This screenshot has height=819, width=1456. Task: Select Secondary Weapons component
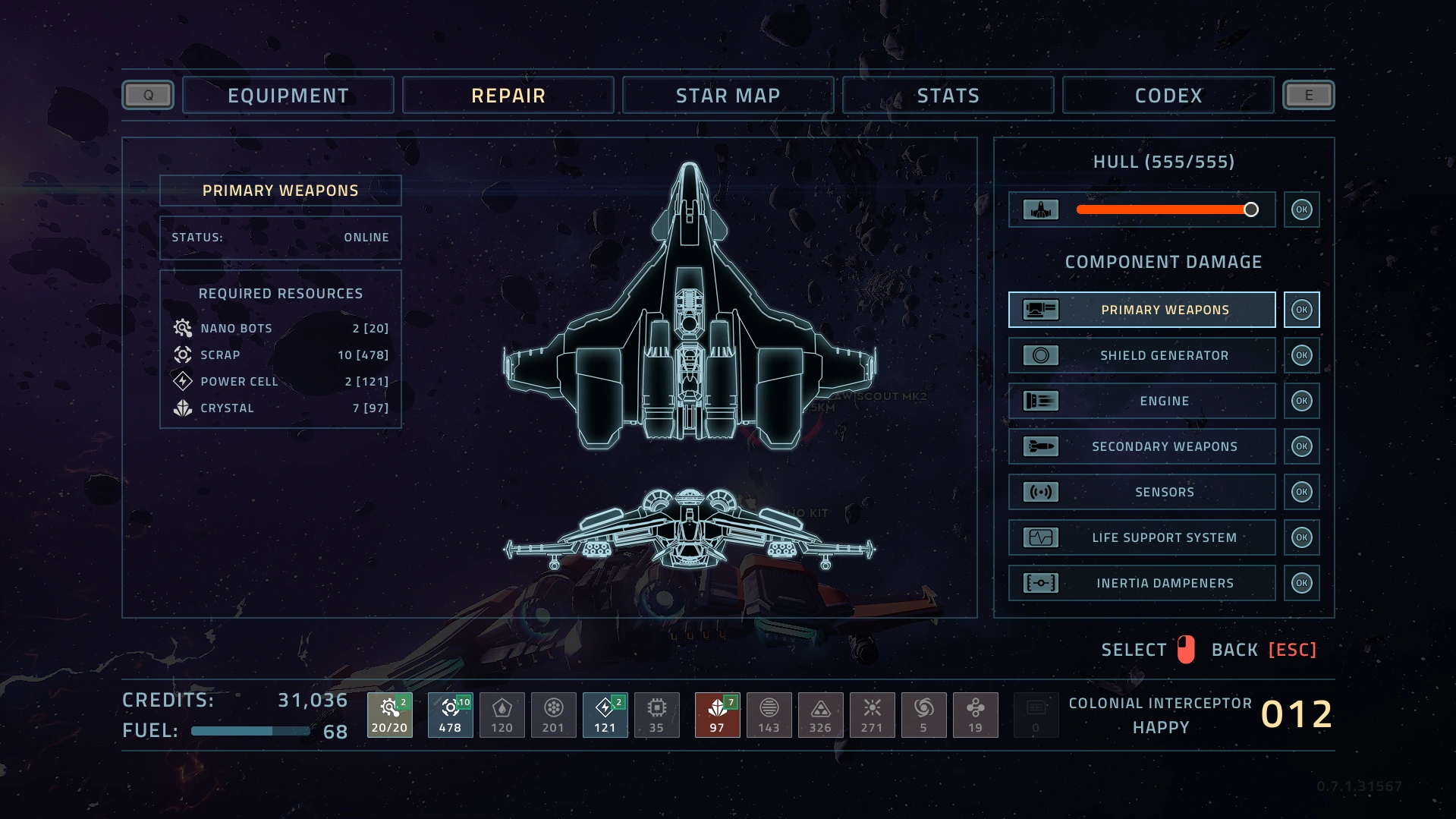1142,446
